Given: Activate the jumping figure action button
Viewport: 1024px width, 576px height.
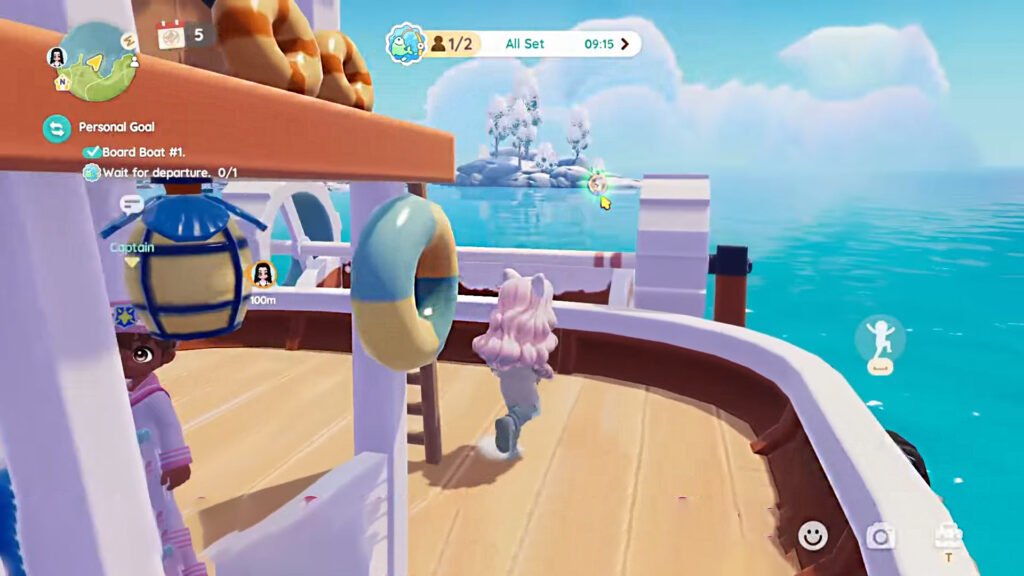Looking at the screenshot, I should tap(879, 340).
